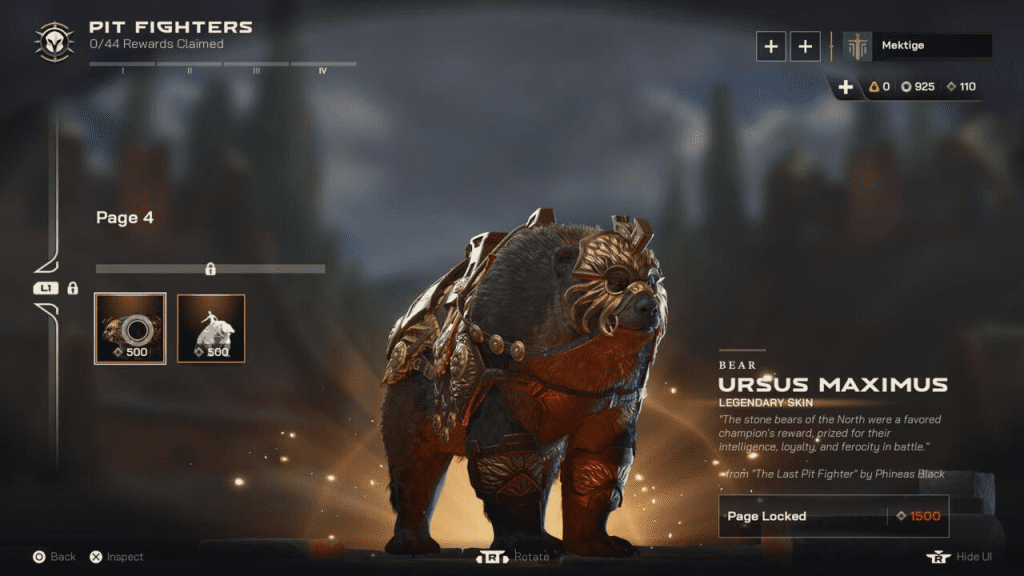Switch to page I tab

point(122,67)
